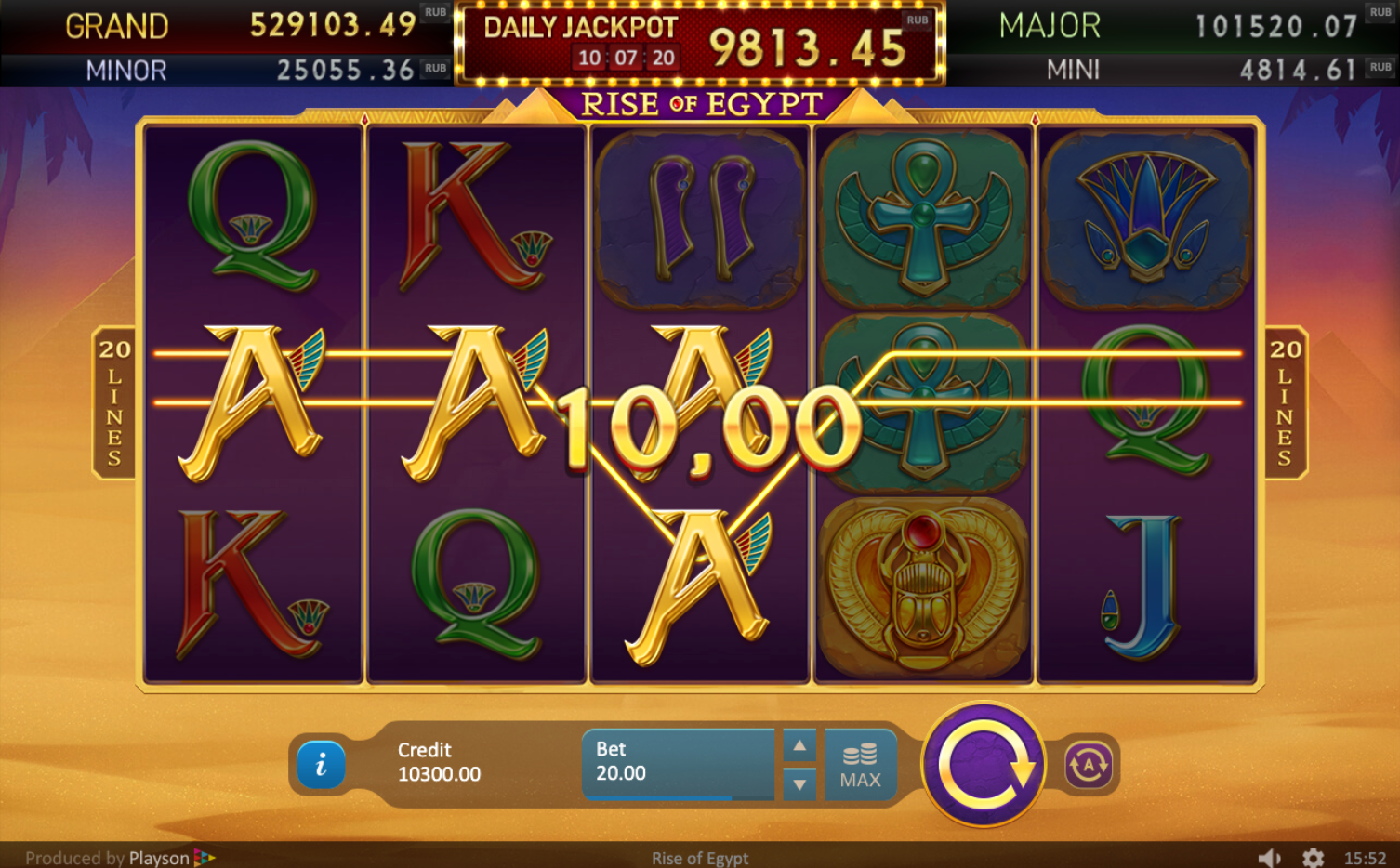Mute the game sound
The height and width of the screenshot is (868, 1400).
(1272, 857)
